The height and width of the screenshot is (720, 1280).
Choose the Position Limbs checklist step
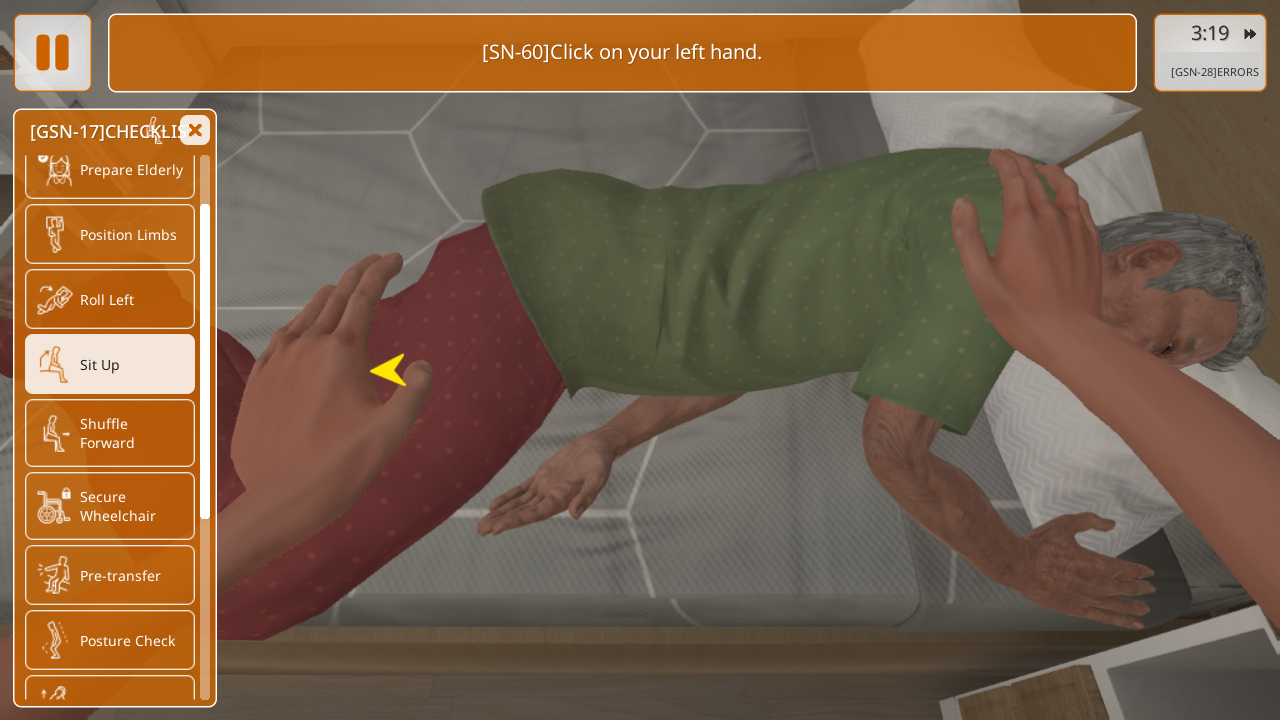pyautogui.click(x=110, y=234)
